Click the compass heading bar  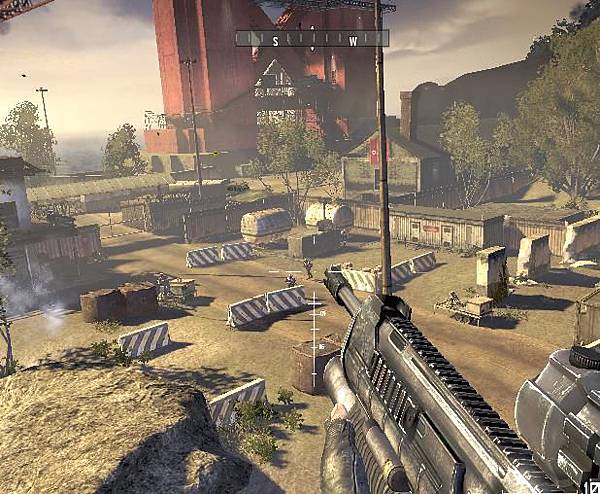pos(311,39)
